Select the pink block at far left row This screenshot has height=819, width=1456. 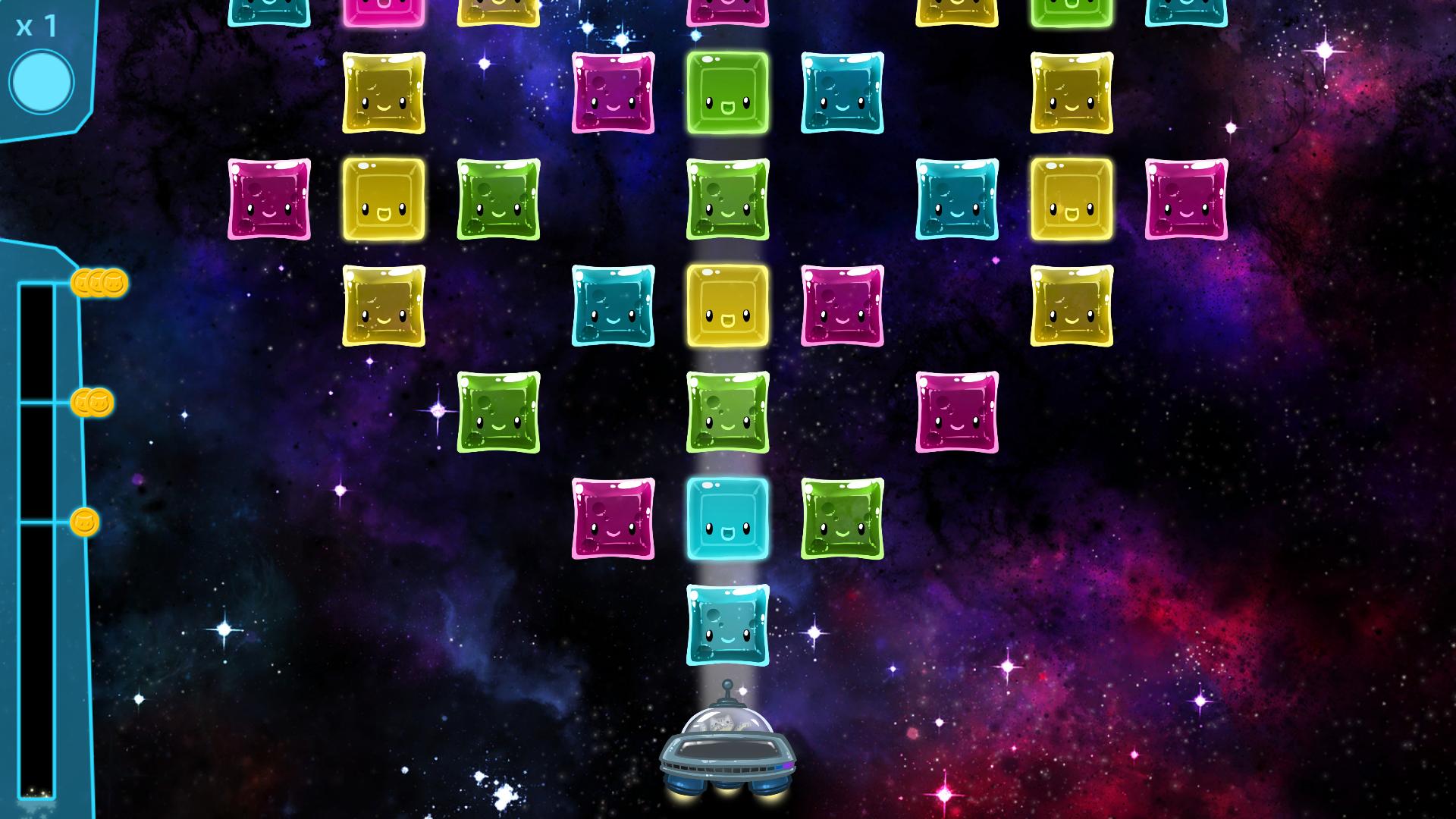click(269, 200)
